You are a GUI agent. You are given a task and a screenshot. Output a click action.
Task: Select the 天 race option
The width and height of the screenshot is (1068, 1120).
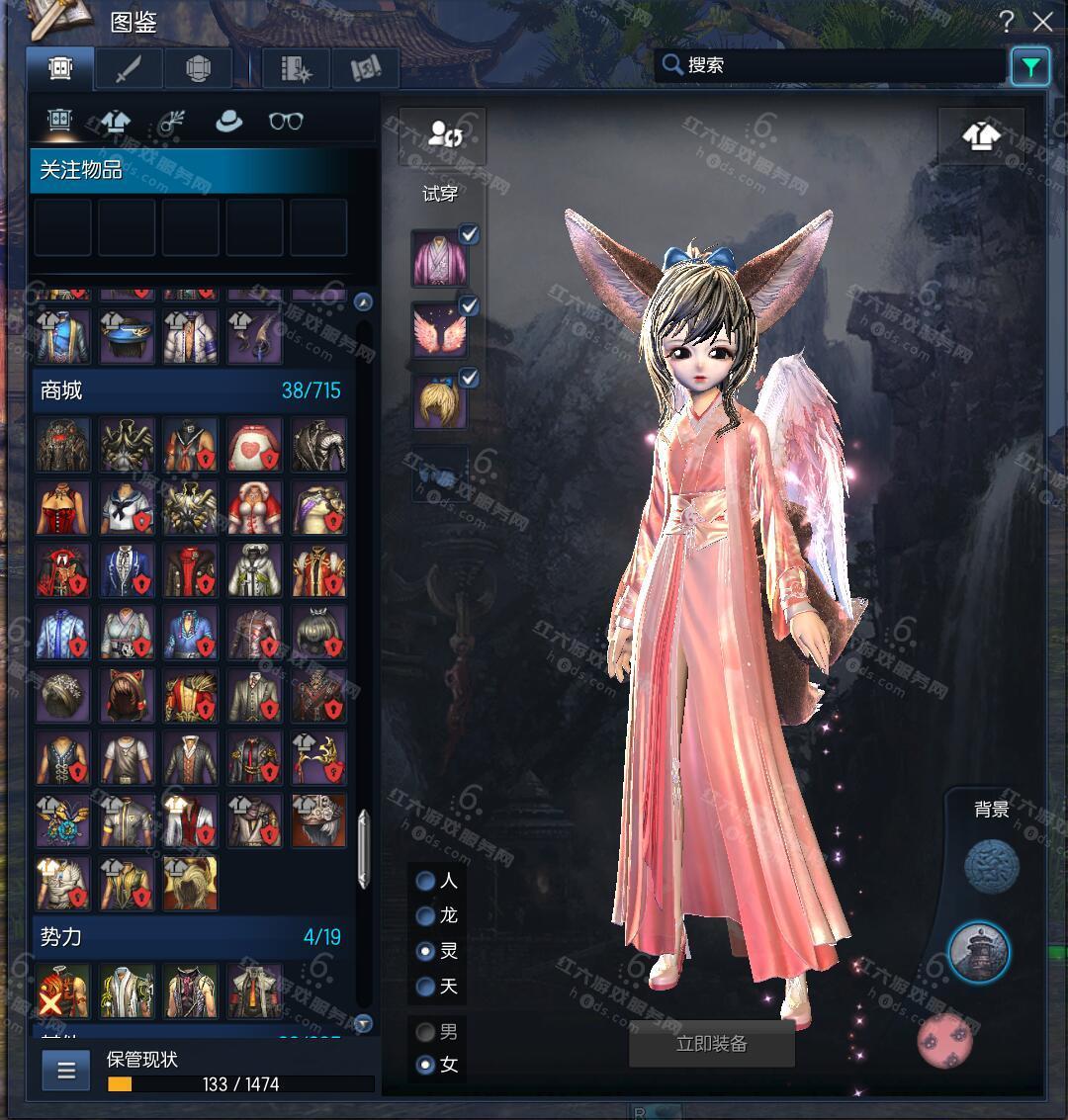click(426, 987)
